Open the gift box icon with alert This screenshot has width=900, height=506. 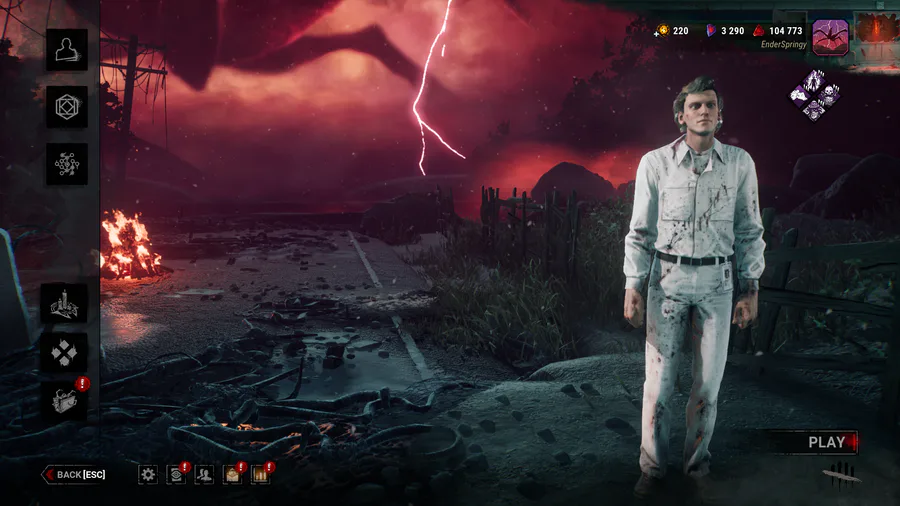pos(64,399)
